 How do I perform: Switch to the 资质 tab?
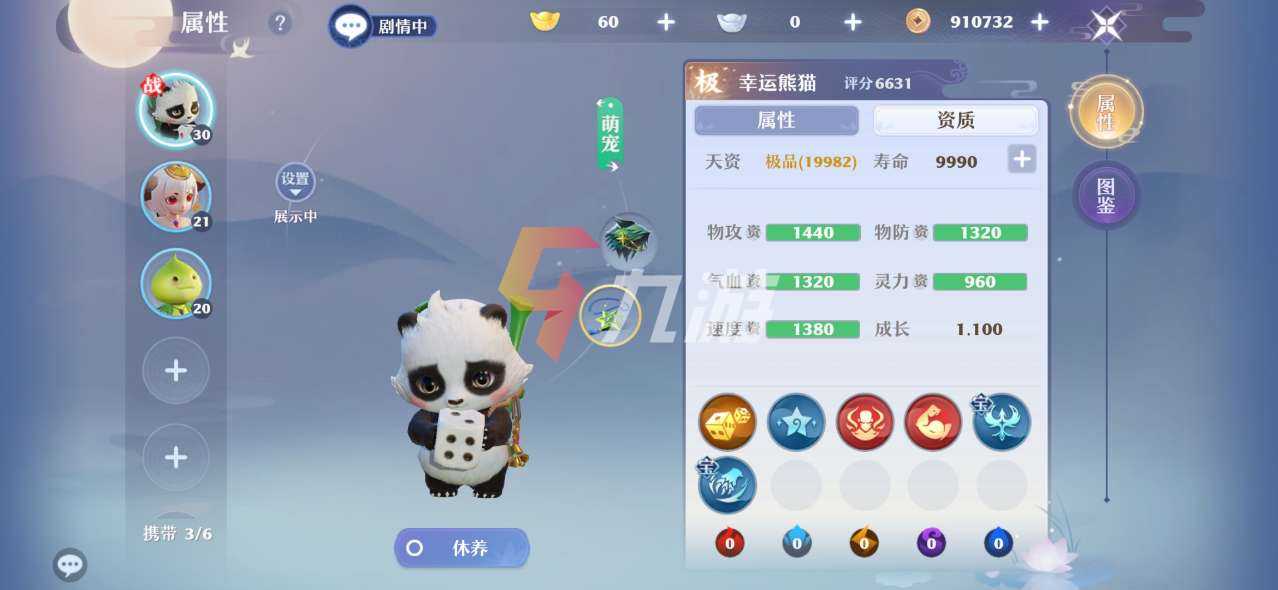point(955,120)
